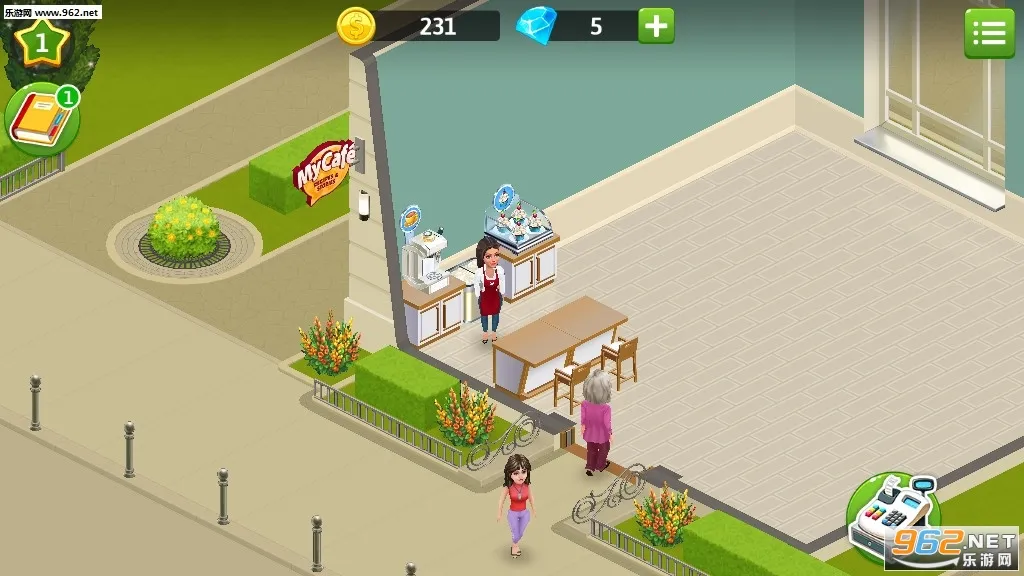Tap the green plus to buy diamonds

[x=656, y=26]
